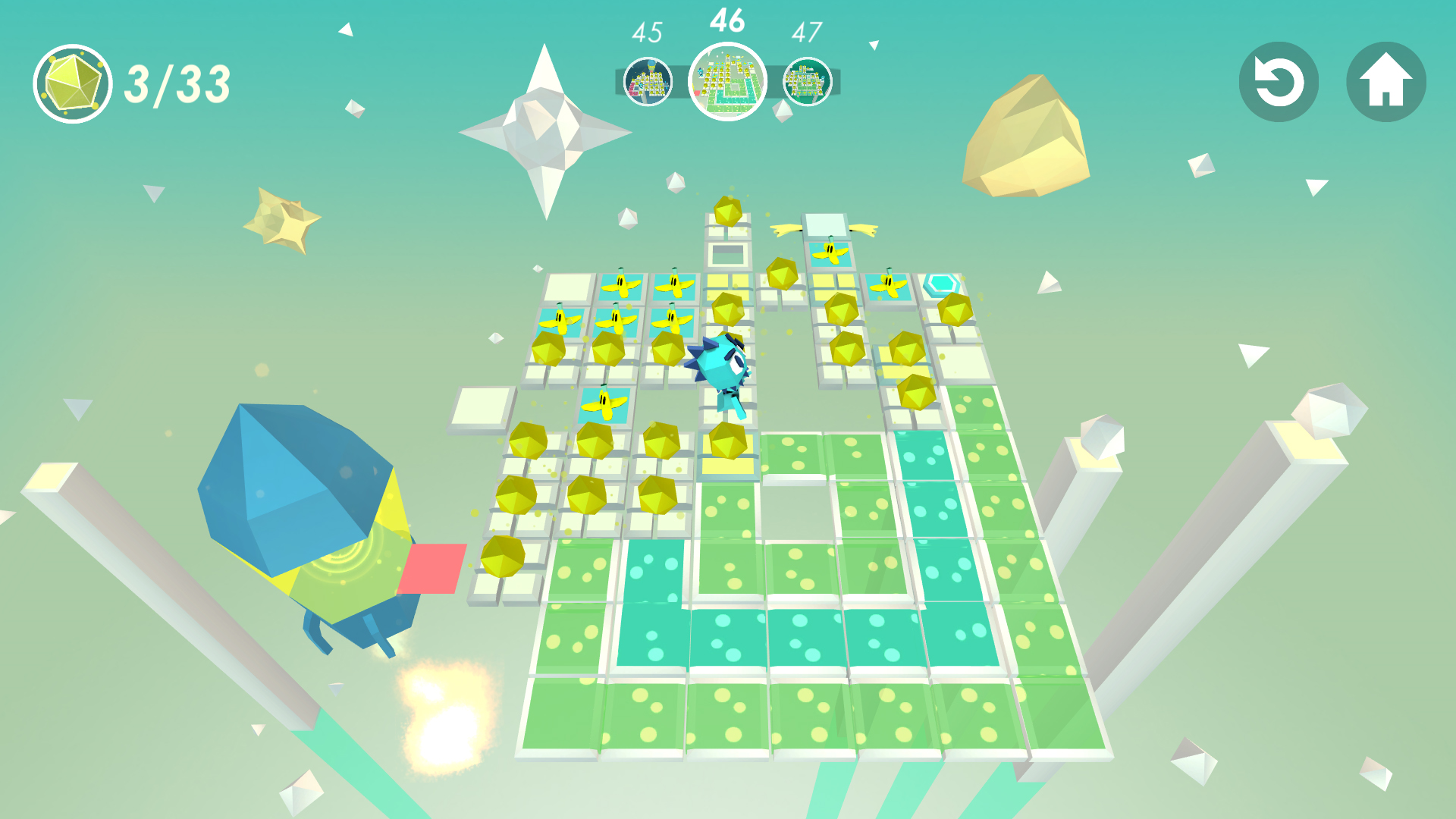This screenshot has height=819, width=1456.
Task: Click the gem counter icon showing 3/33
Action: point(74,82)
